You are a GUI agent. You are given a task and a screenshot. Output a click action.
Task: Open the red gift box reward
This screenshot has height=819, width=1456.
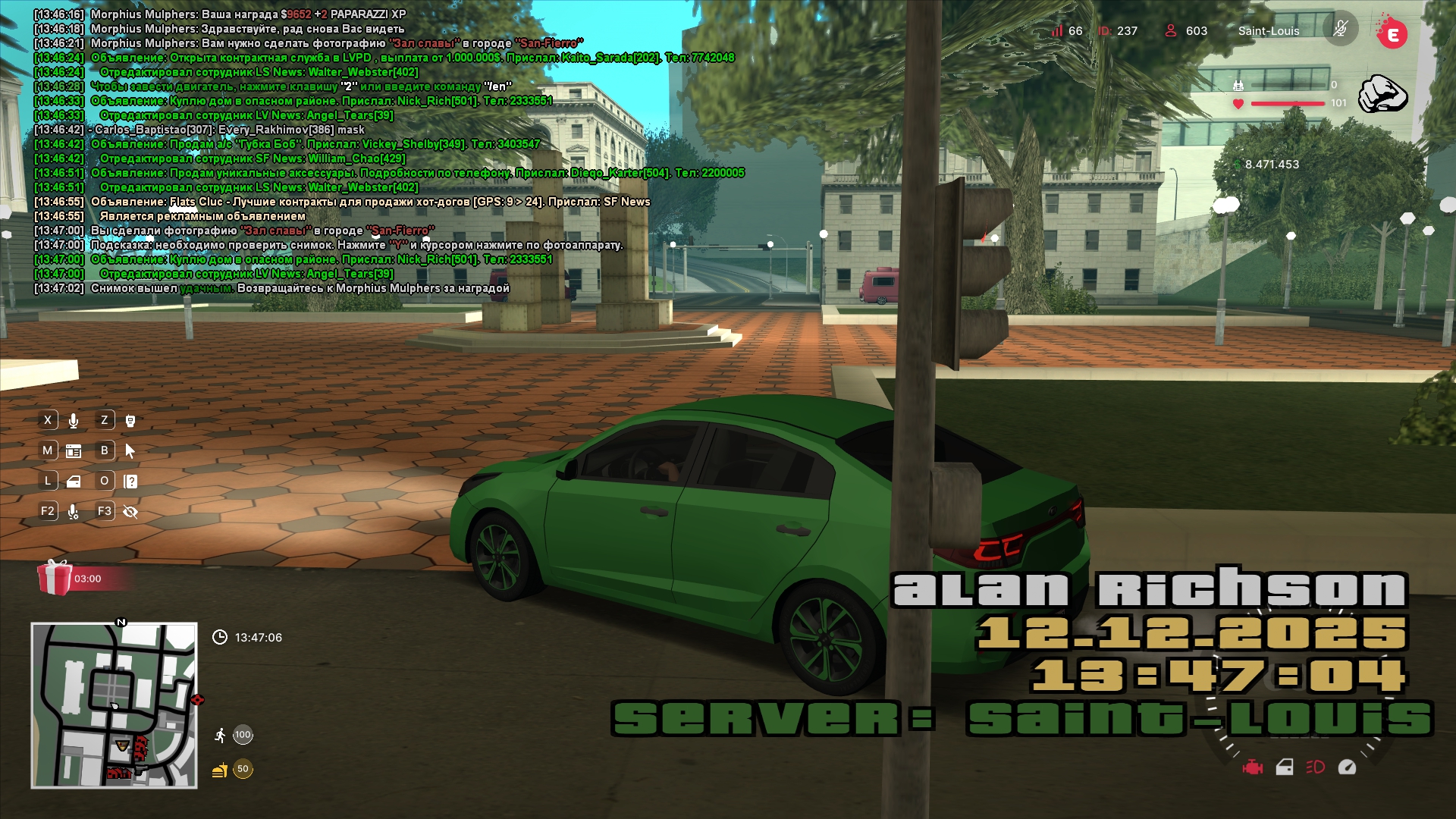click(x=55, y=578)
